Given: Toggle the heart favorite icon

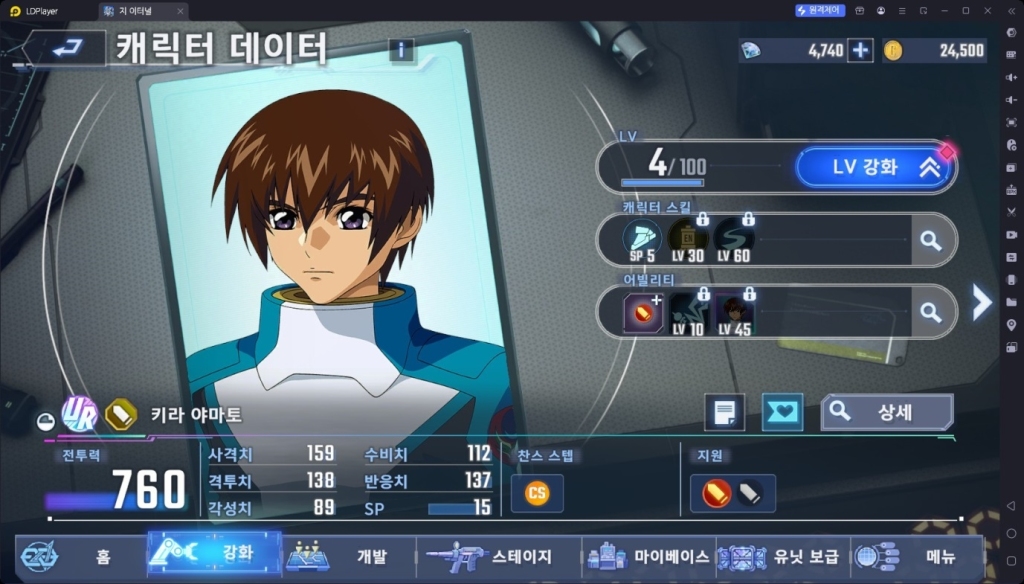Looking at the screenshot, I should [x=782, y=411].
